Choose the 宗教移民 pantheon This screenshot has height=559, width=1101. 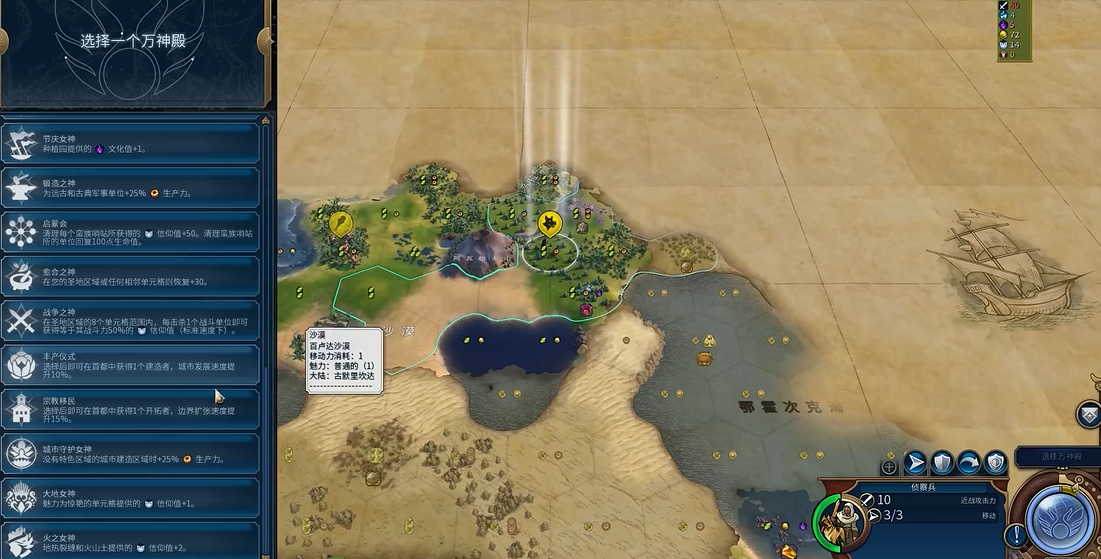click(x=131, y=409)
